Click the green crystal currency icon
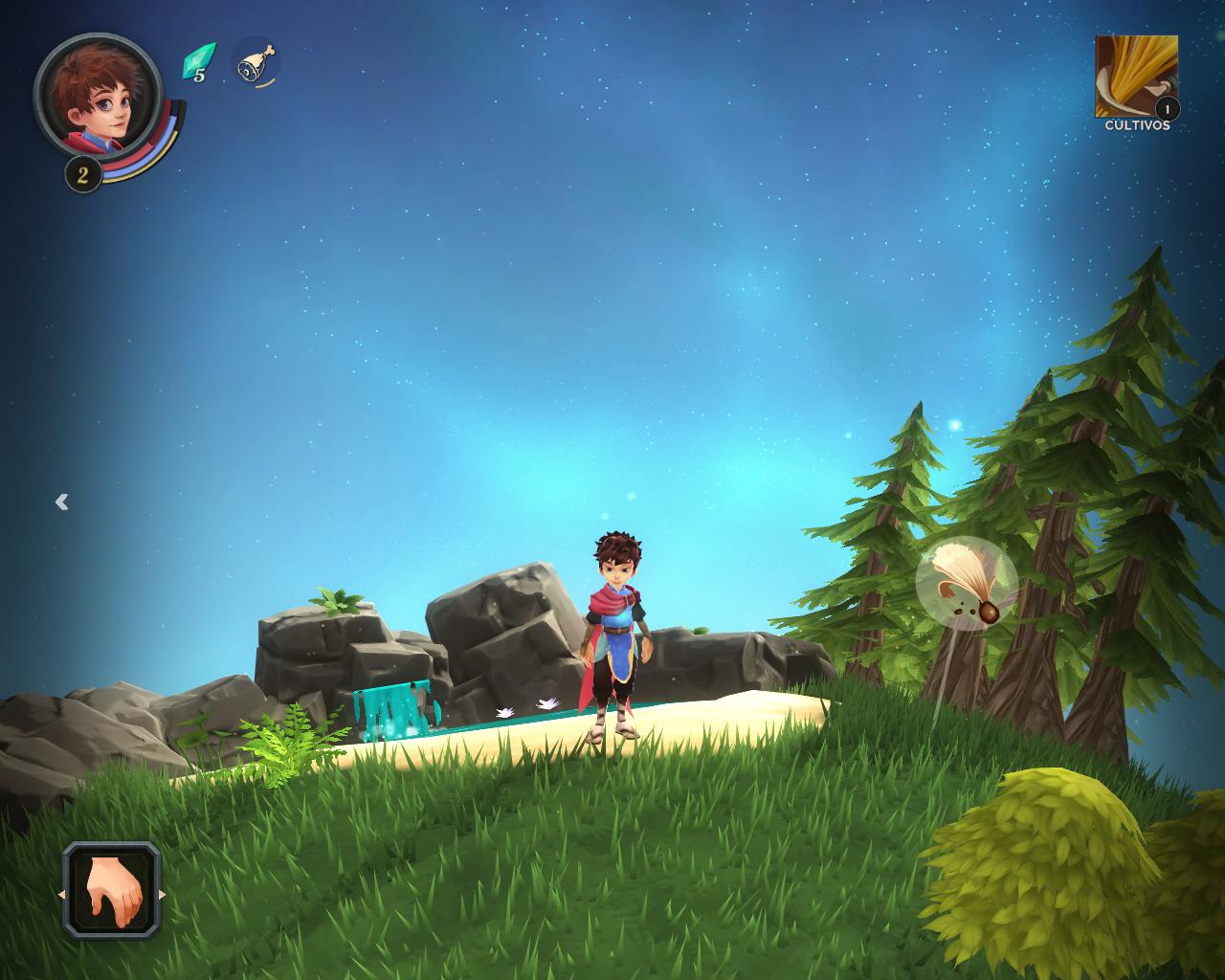 pos(197,61)
